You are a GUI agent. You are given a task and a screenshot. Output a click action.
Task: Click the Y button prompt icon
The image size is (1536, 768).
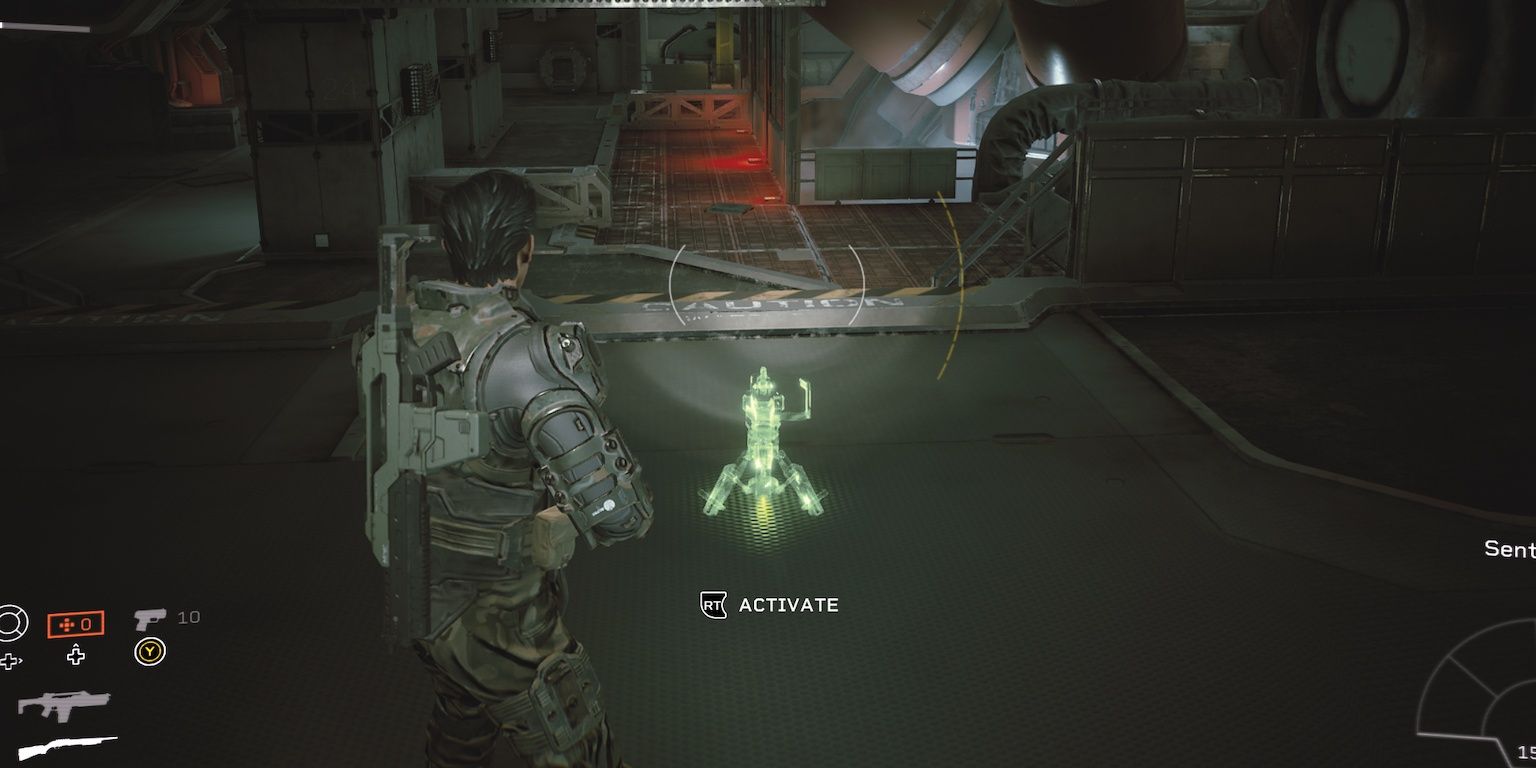(x=150, y=651)
